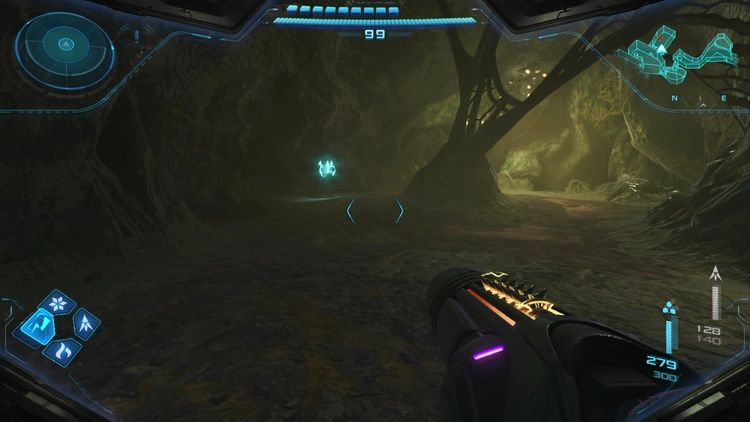Select the missile icon above the ammo gauge
Screen dimensions: 750x422
[x=715, y=272]
